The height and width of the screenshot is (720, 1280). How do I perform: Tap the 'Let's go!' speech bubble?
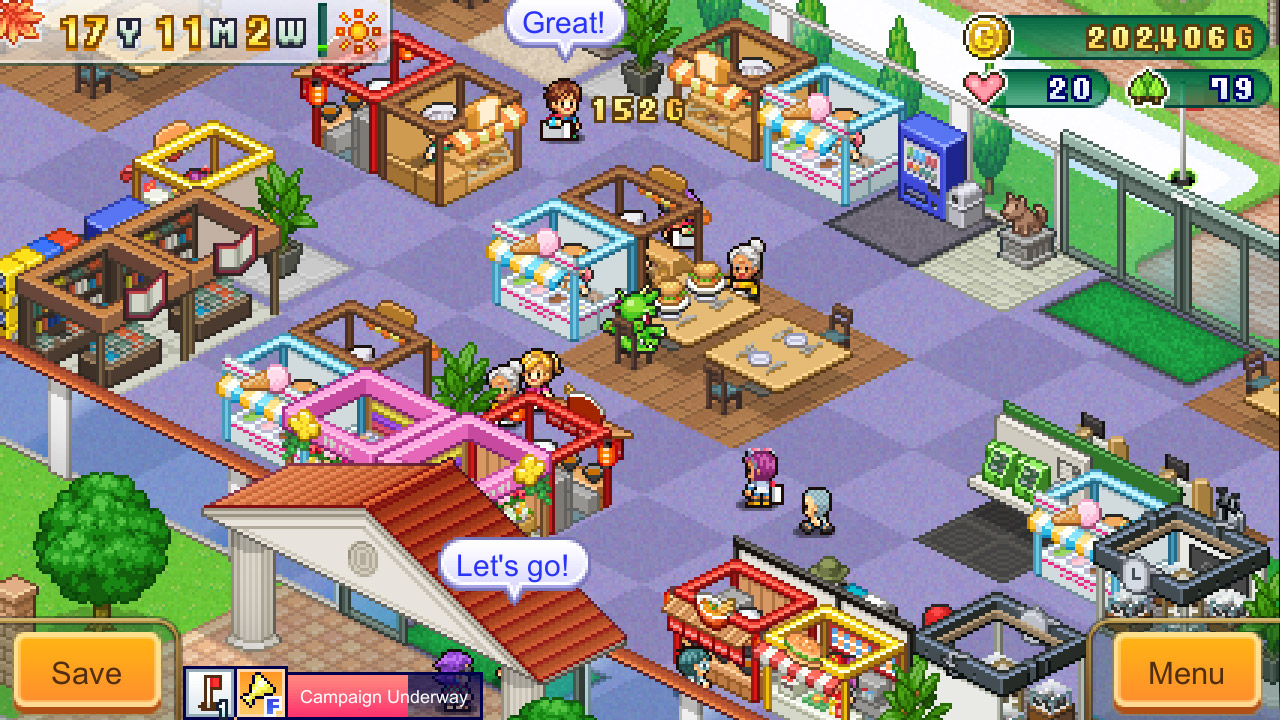514,565
